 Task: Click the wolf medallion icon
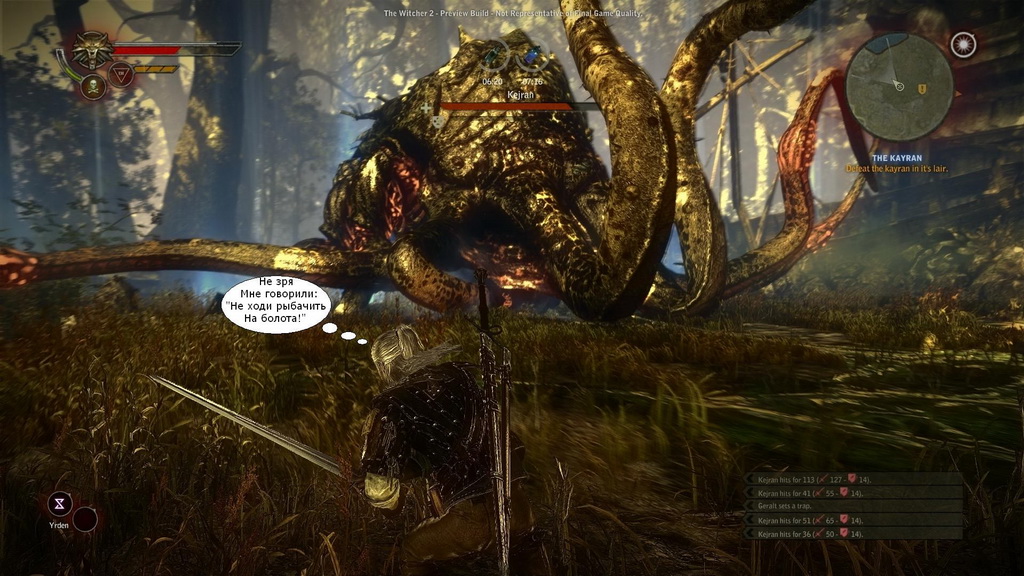click(x=93, y=50)
